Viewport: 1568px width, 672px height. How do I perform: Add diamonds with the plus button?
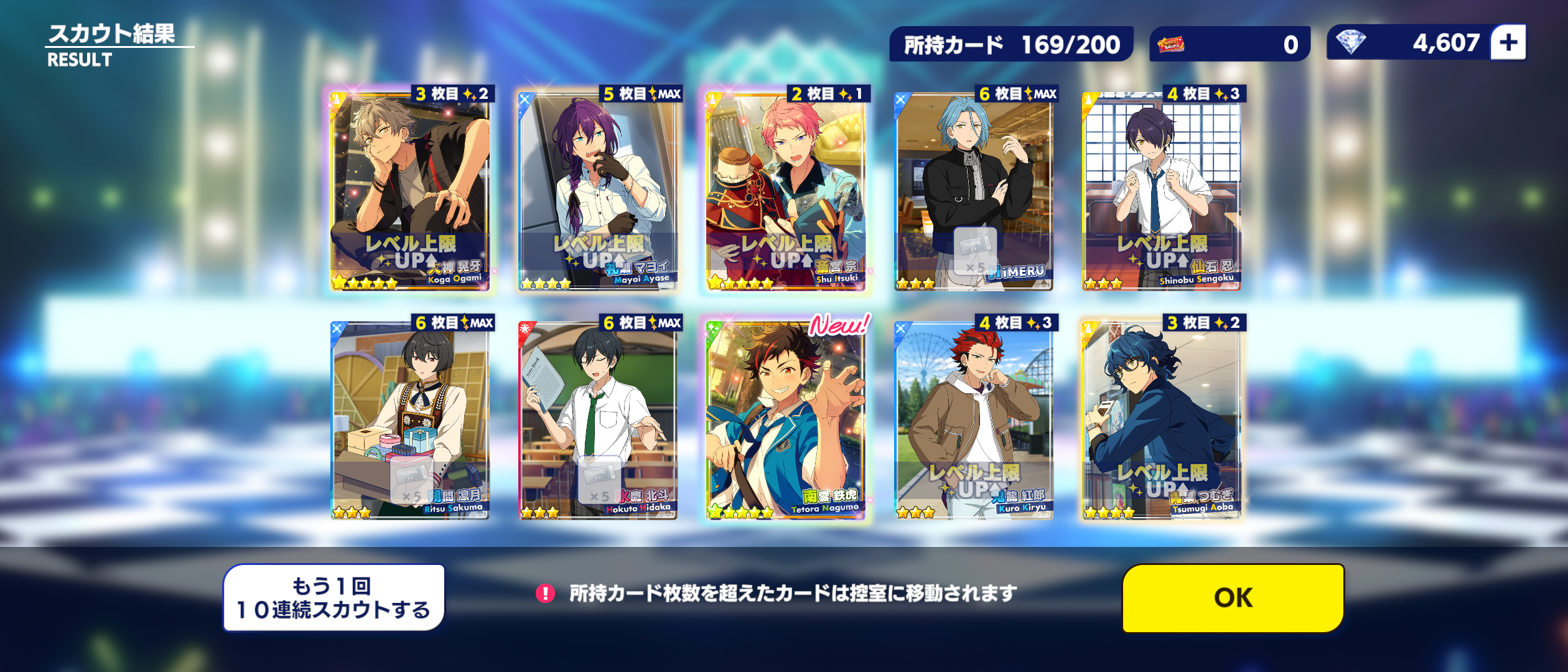[x=1508, y=43]
